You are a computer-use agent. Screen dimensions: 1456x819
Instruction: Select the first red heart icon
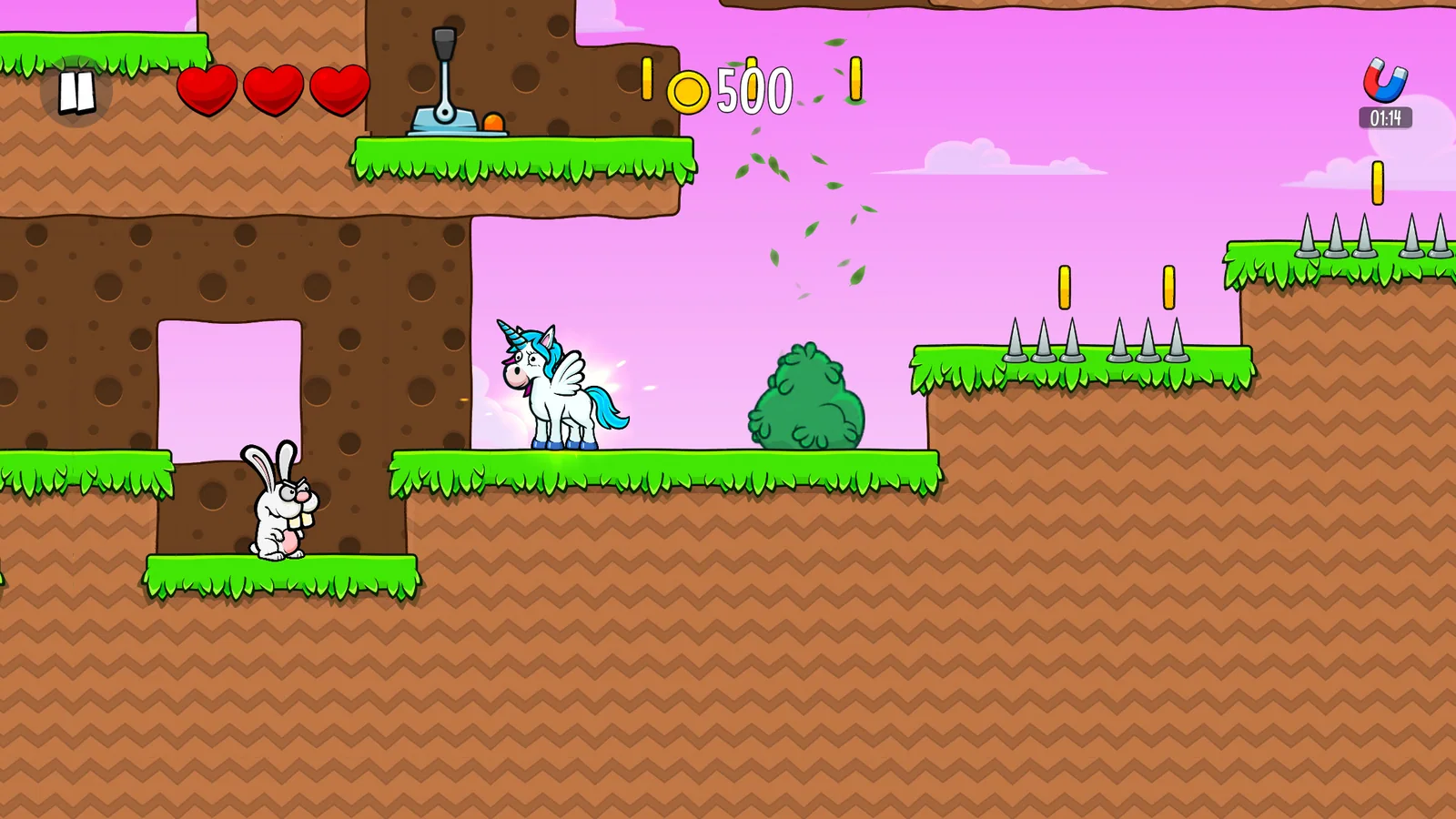point(207,91)
